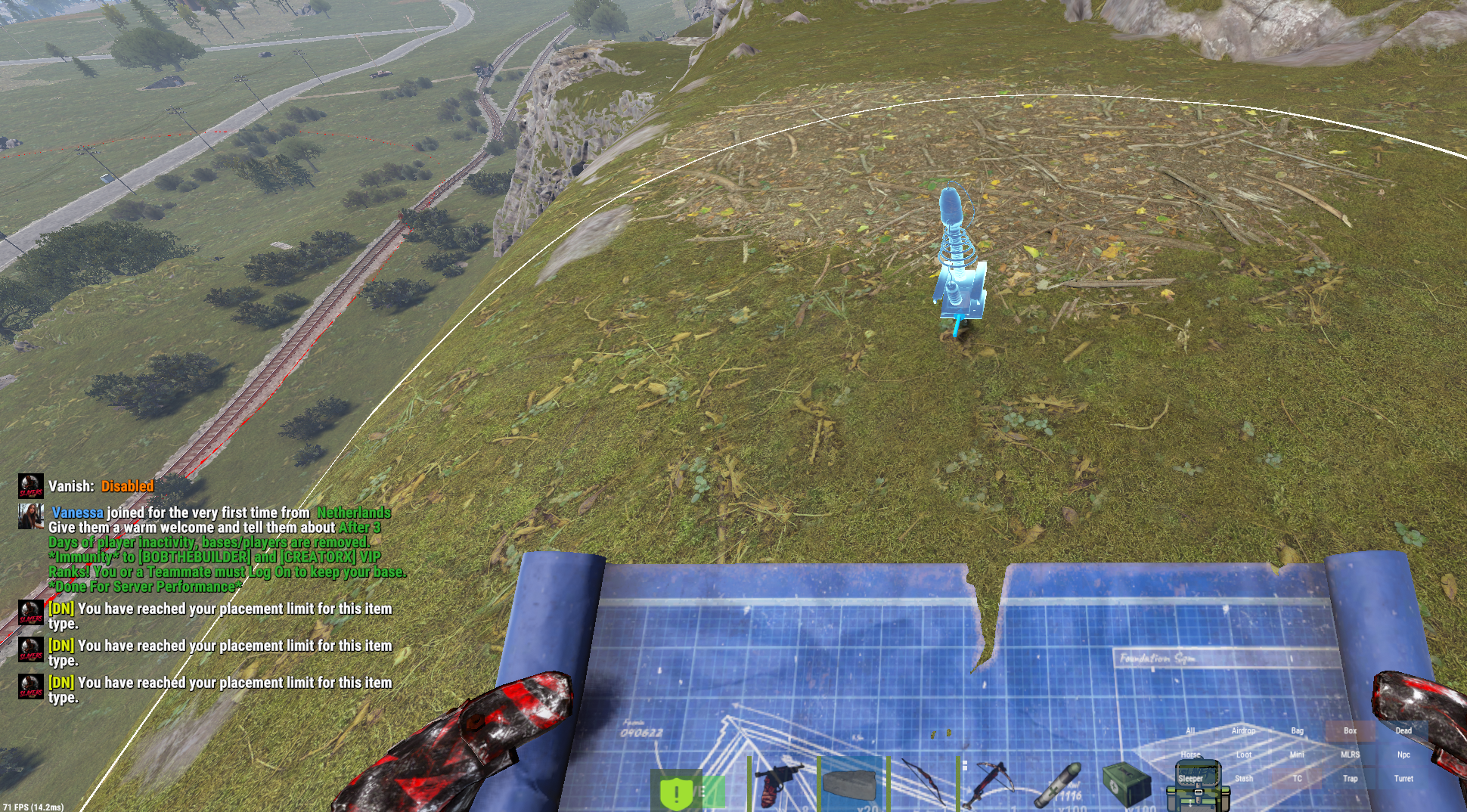Screen dimensions: 1467x812
Task: Toggle the Trap radar filter
Action: [x=1350, y=778]
